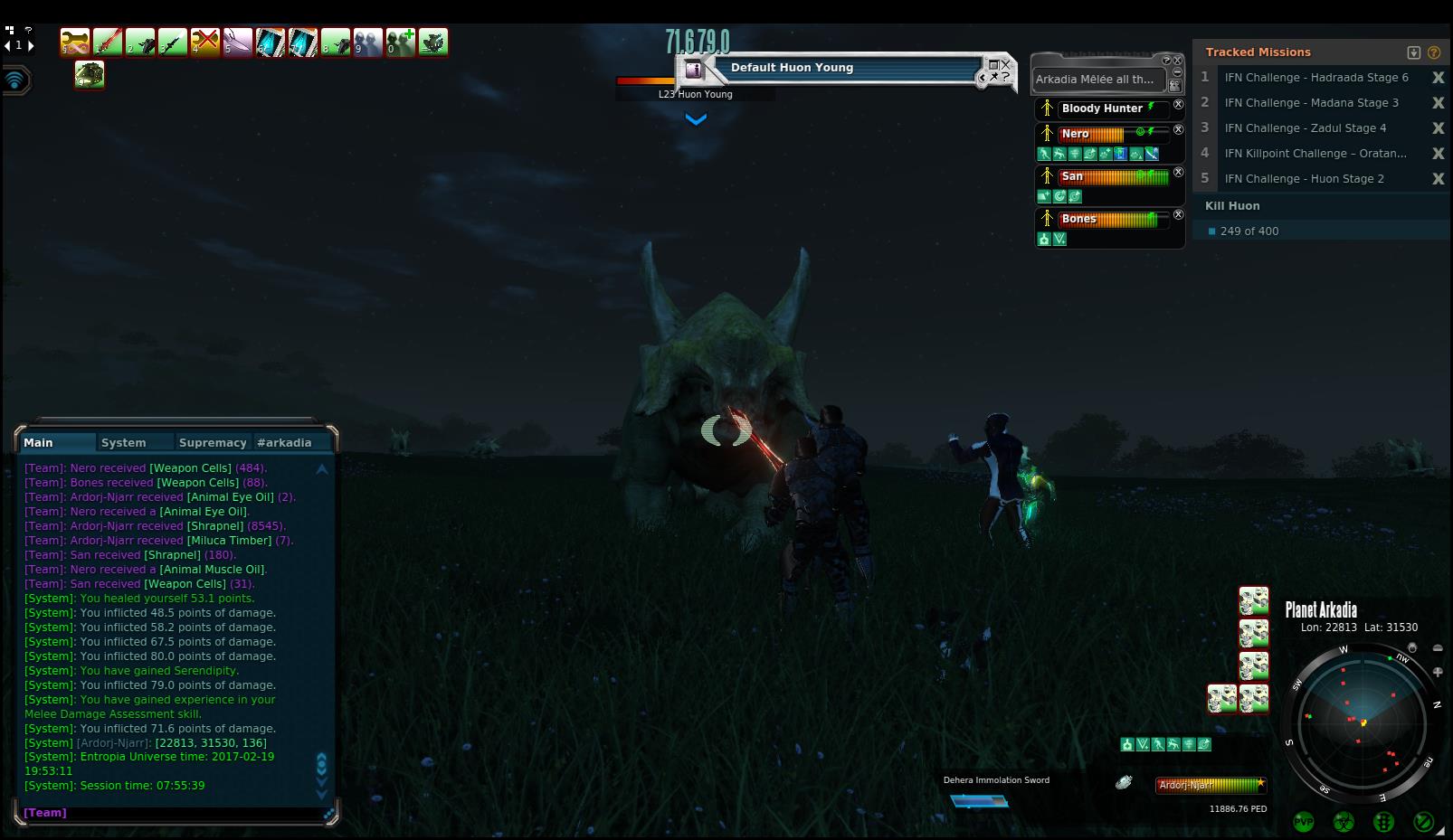This screenshot has width=1453, height=840.
Task: Go to next hotbar page arrow
Action: pos(31,44)
